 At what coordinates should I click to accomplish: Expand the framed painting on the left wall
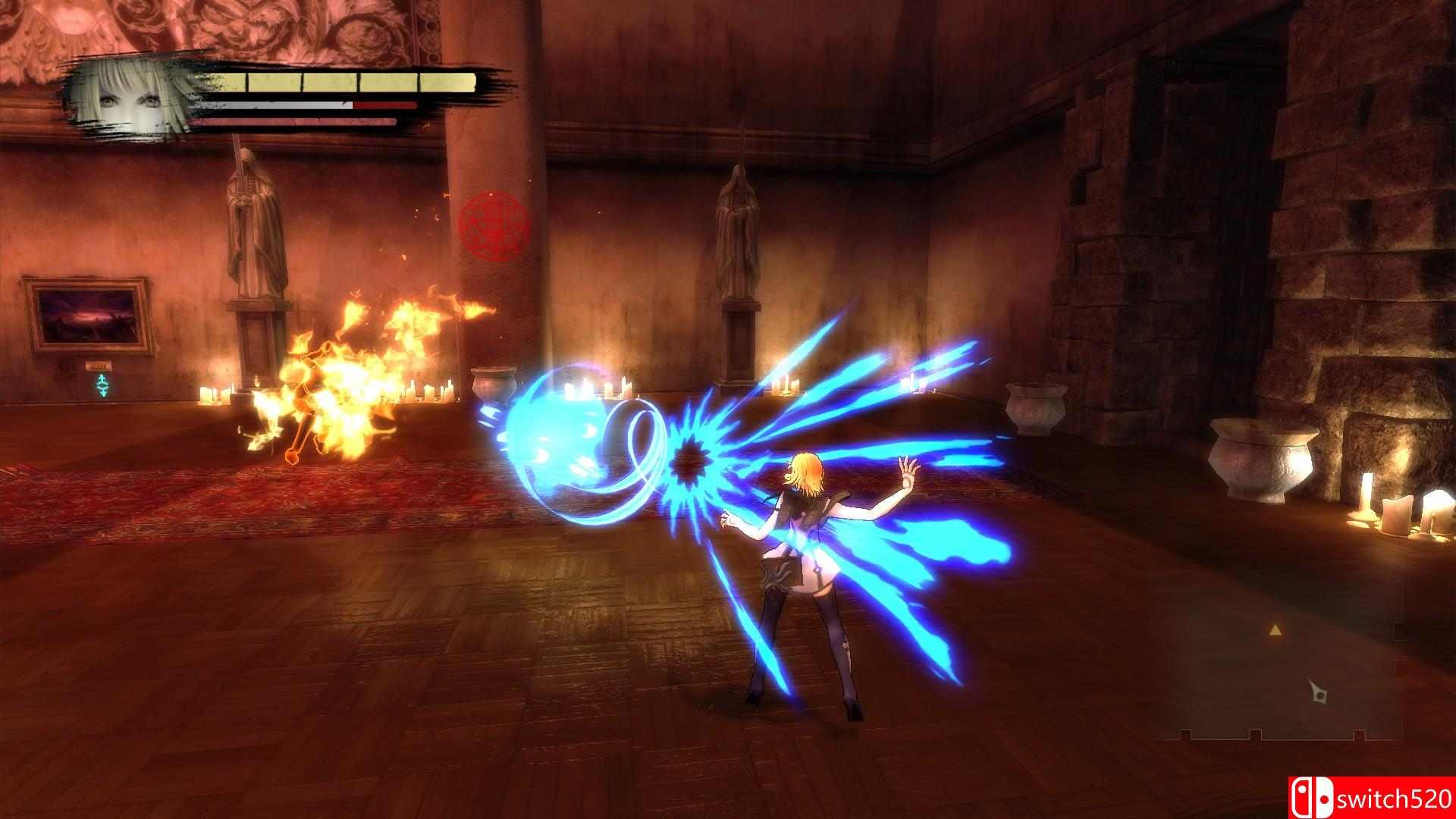[91, 318]
